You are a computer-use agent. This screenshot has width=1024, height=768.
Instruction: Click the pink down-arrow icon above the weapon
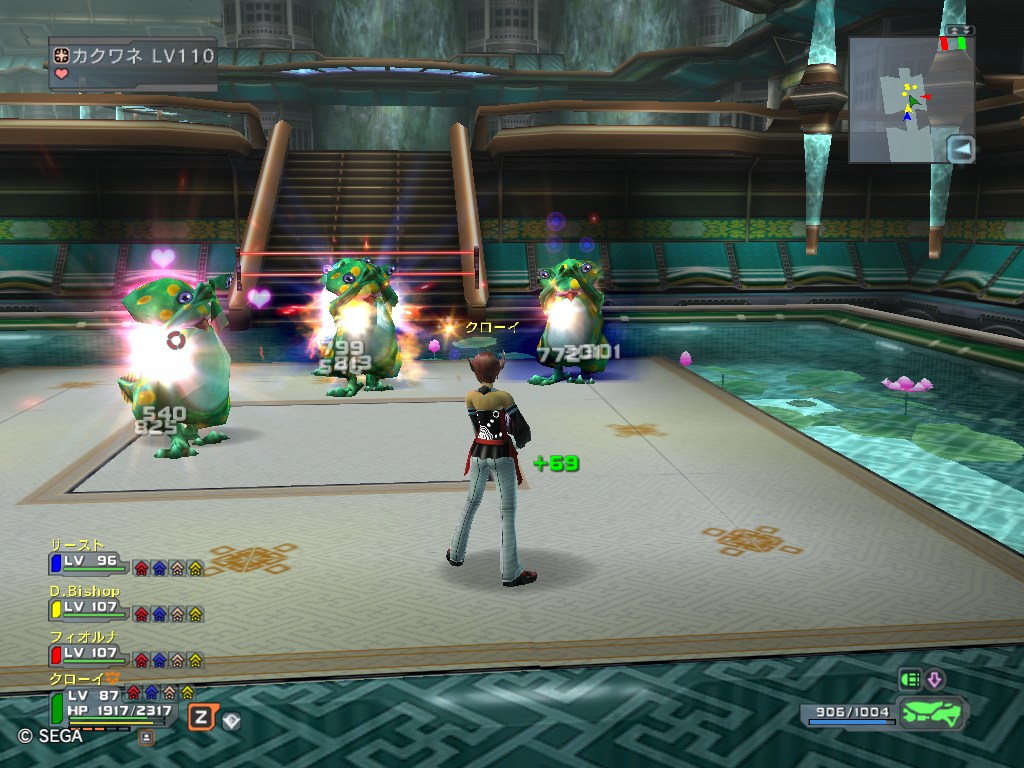934,681
